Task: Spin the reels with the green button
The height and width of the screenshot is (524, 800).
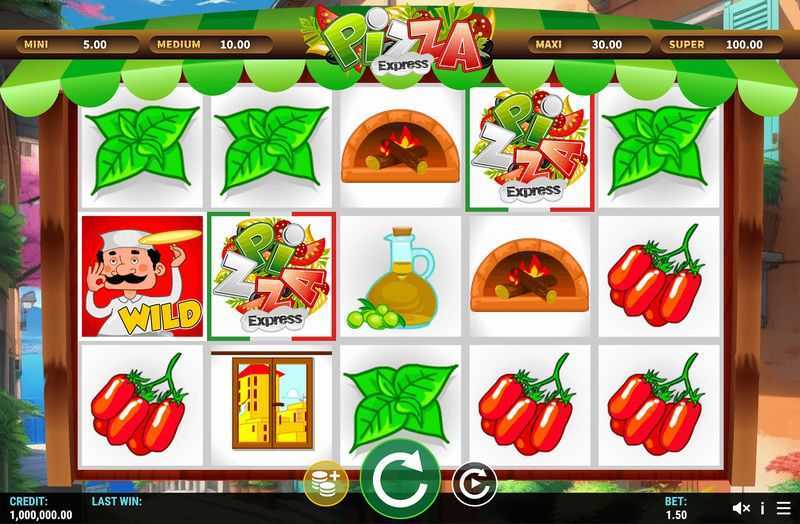Action: pos(400,480)
